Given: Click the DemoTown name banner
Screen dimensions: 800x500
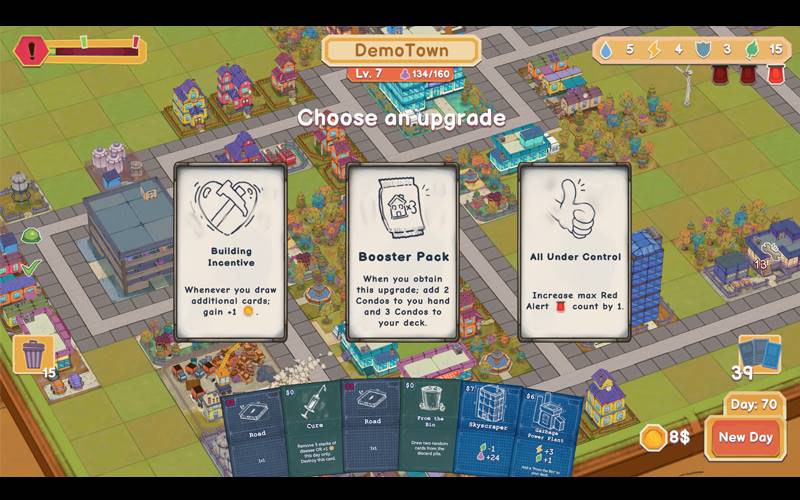Looking at the screenshot, I should pyautogui.click(x=401, y=50).
